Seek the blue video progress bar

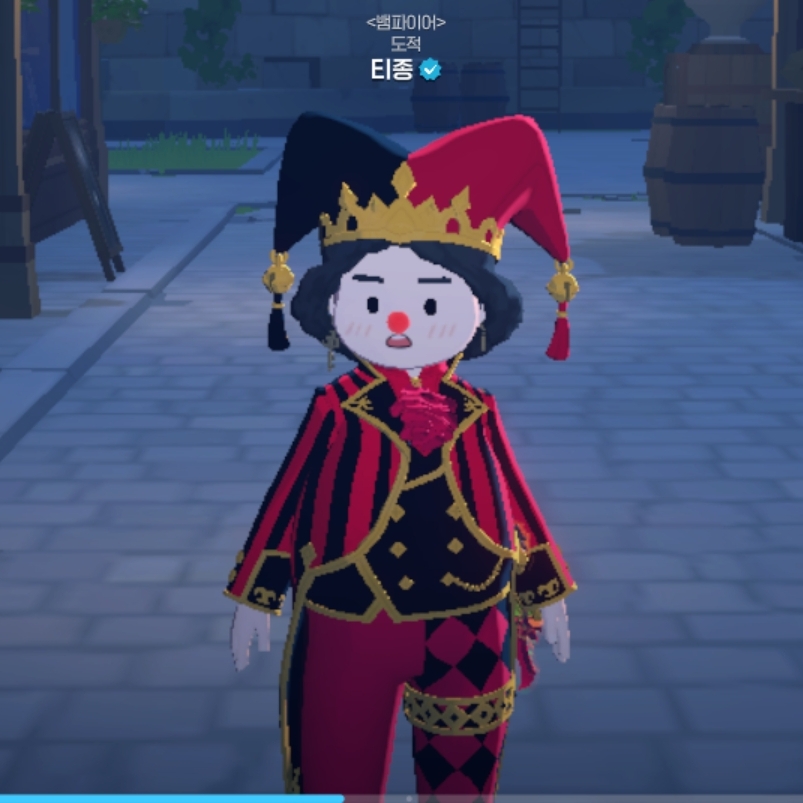[171, 798]
